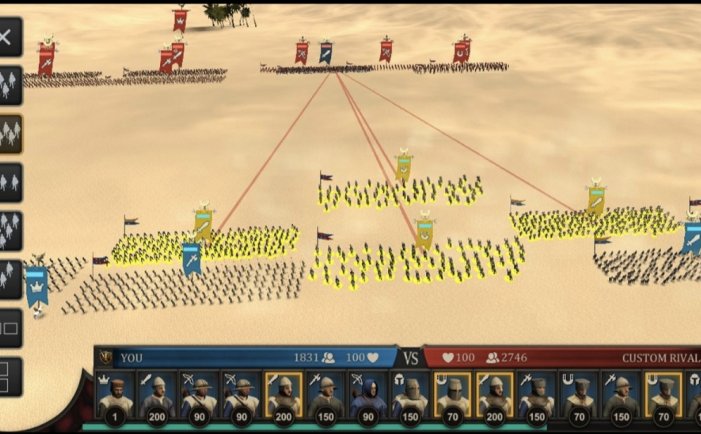This screenshot has height=434, width=701.
Task: Close the formation panel with the X button
Action: click(7, 38)
